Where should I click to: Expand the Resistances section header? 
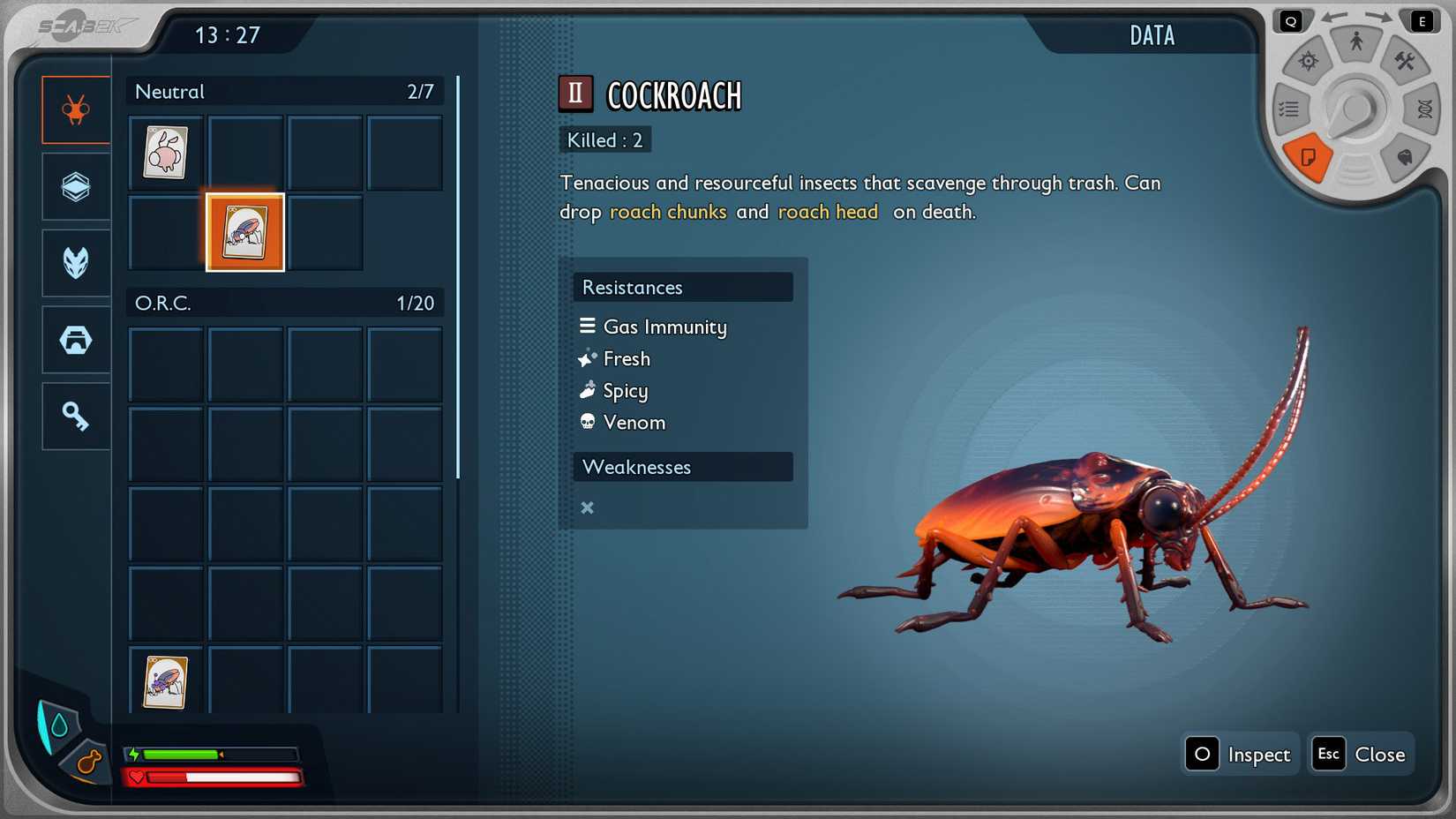(x=684, y=286)
